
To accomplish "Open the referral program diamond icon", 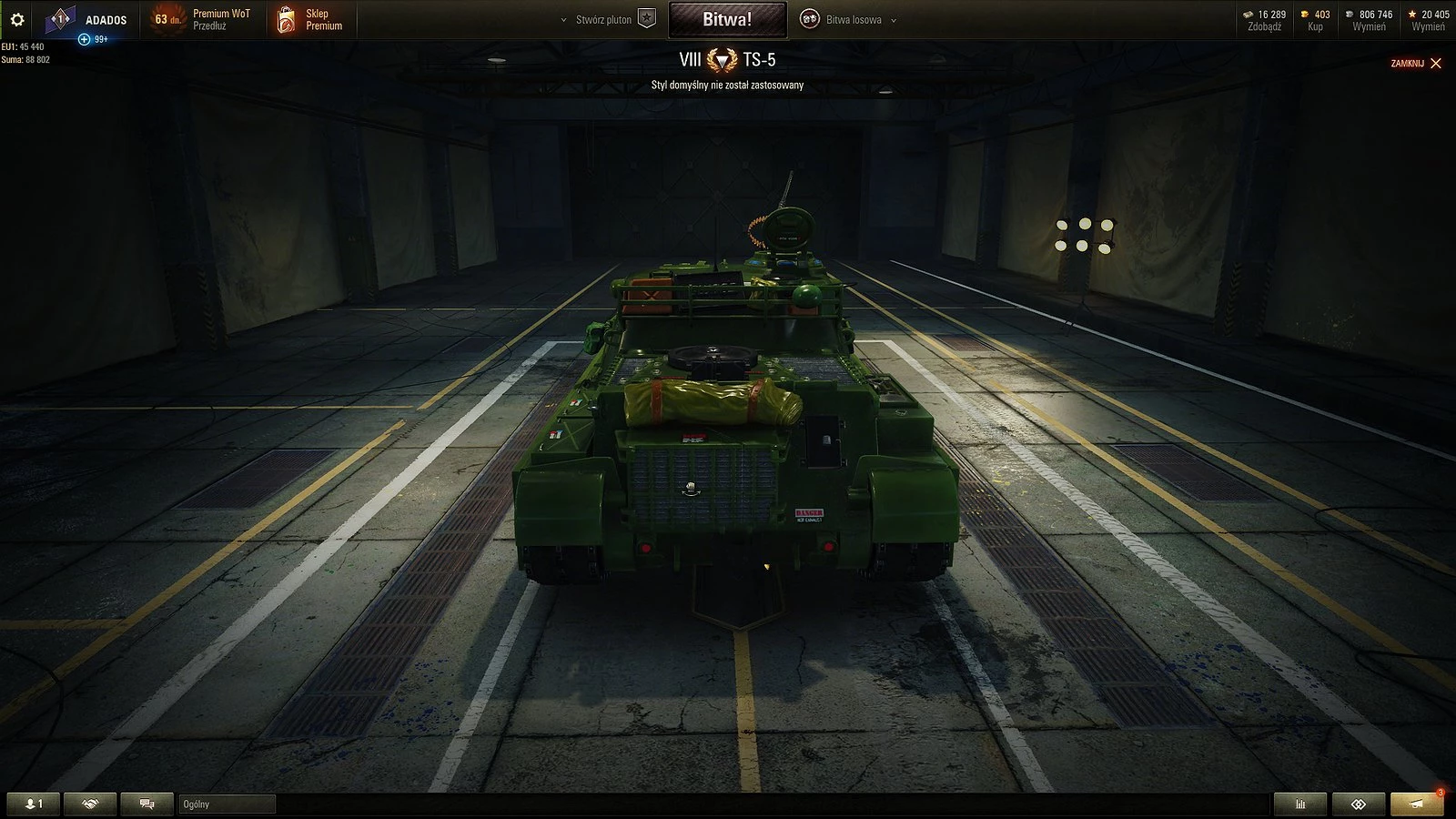I will (x=1360, y=804).
